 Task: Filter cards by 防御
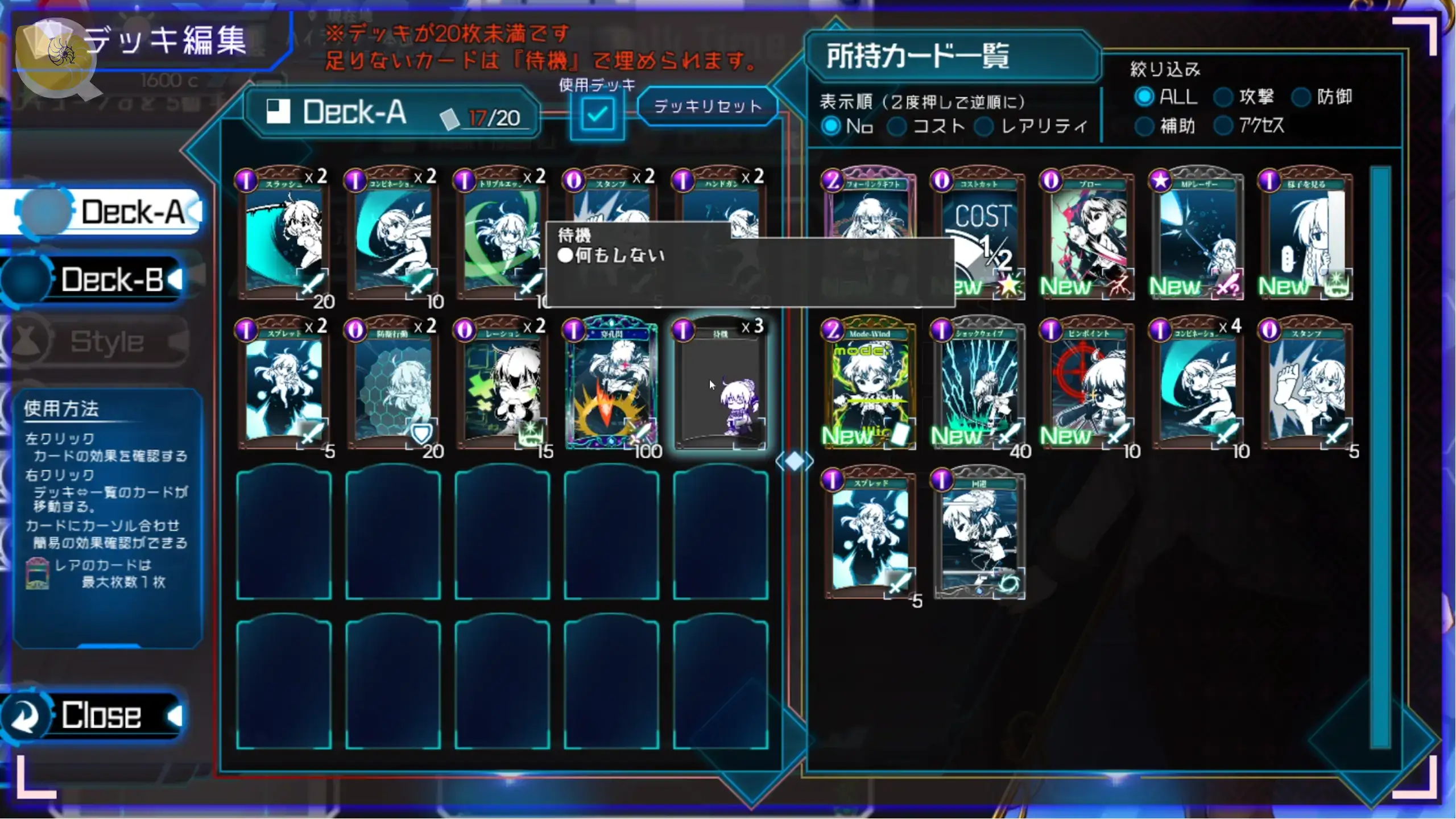click(1301, 97)
